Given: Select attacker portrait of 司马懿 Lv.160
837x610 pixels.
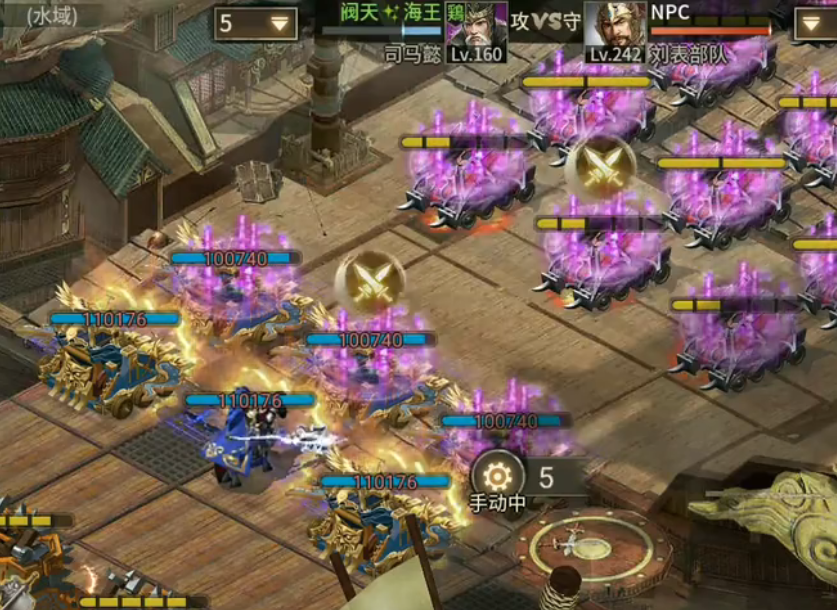Looking at the screenshot, I should (x=475, y=28).
